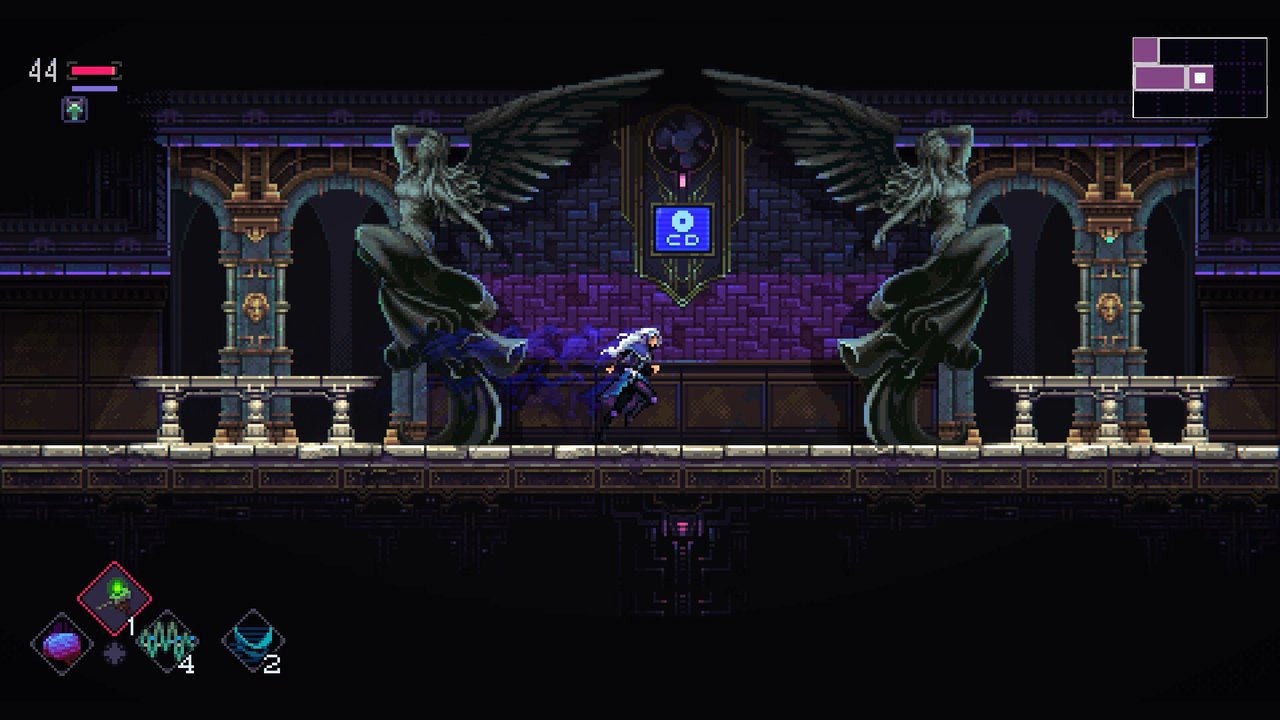This screenshot has height=720, width=1280.
Task: Click the CD sign on the wall banner
Action: 681,228
